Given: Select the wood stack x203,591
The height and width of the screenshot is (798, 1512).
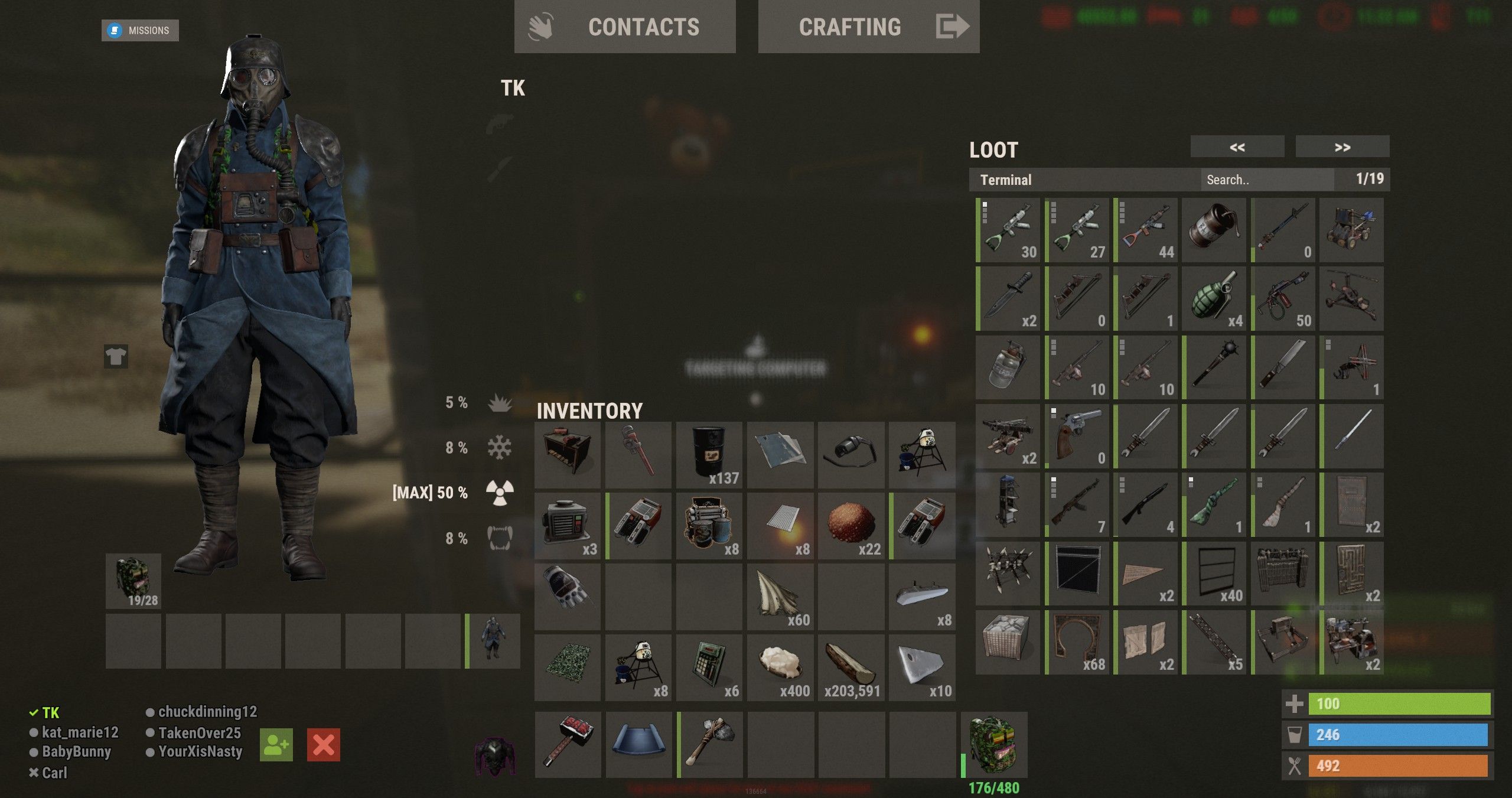Looking at the screenshot, I should [851, 667].
